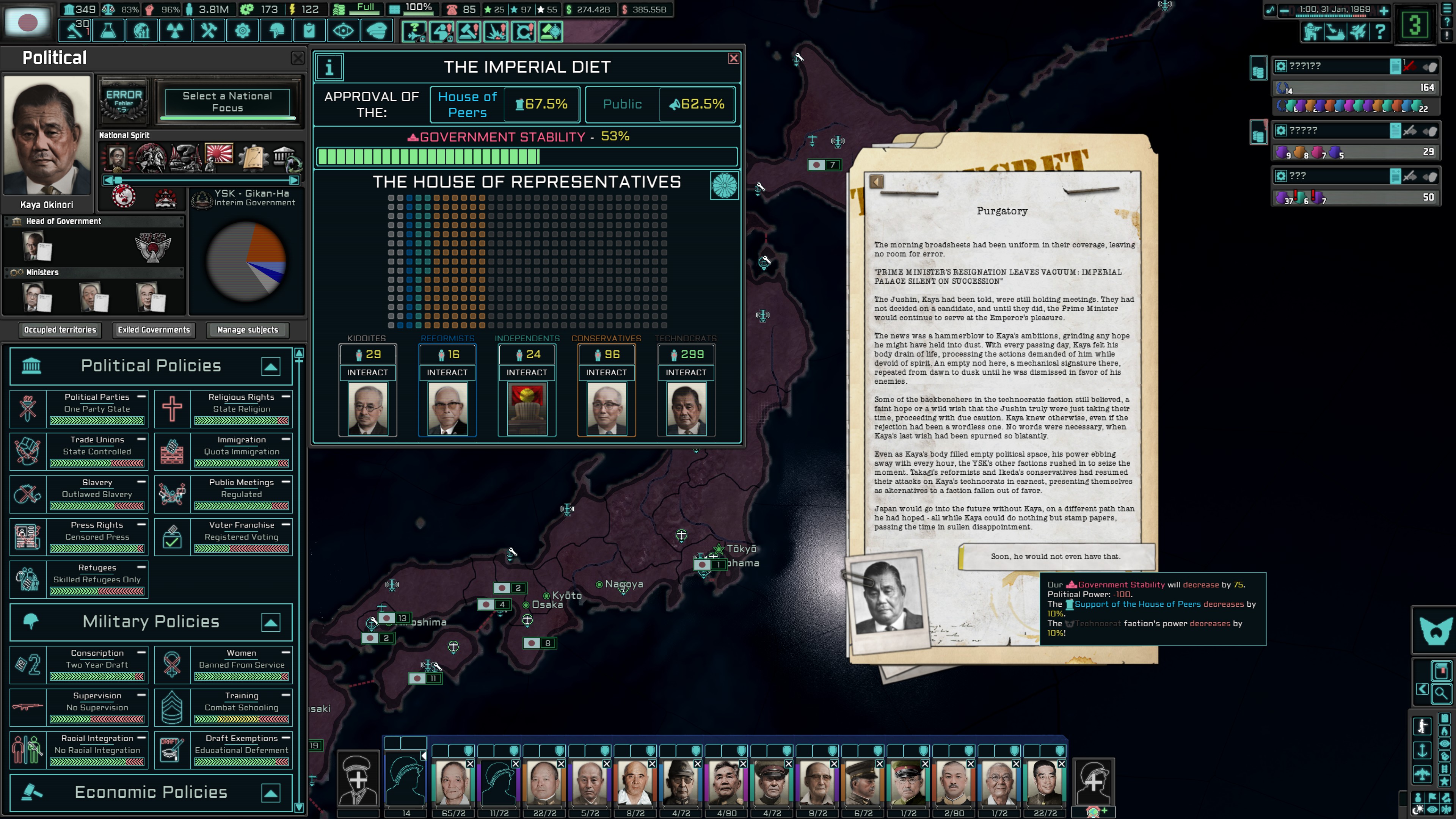1456x819 pixels.
Task: Open Recruit and Deploy with the helmet icon
Action: (275, 30)
